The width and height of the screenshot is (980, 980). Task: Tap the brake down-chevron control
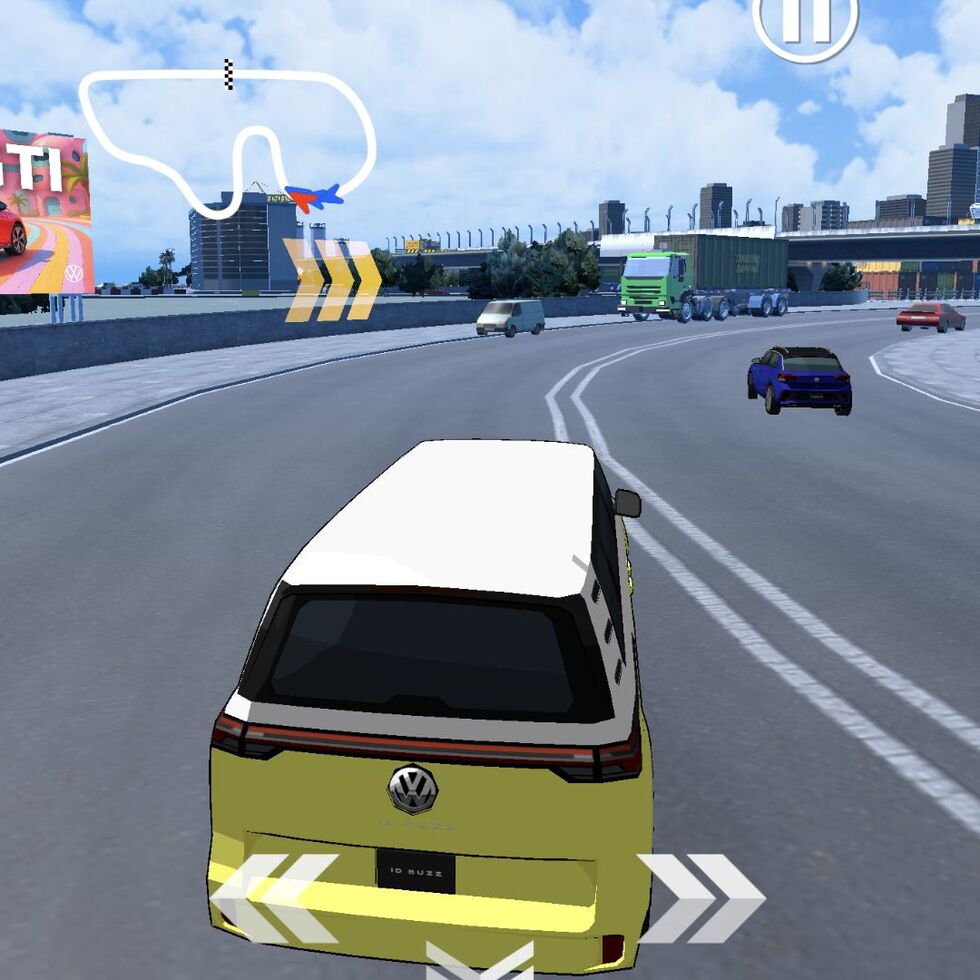[479, 962]
